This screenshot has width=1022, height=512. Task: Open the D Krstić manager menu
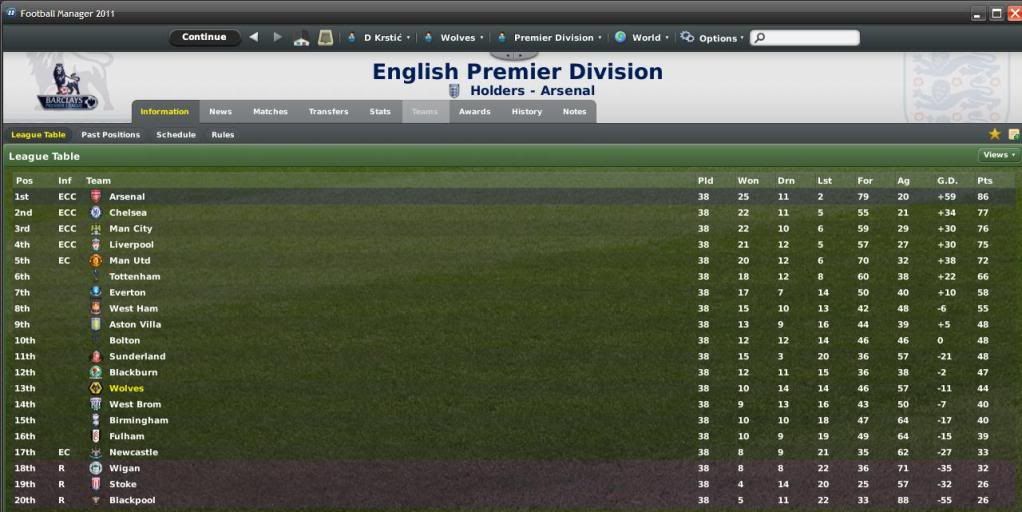[x=380, y=38]
